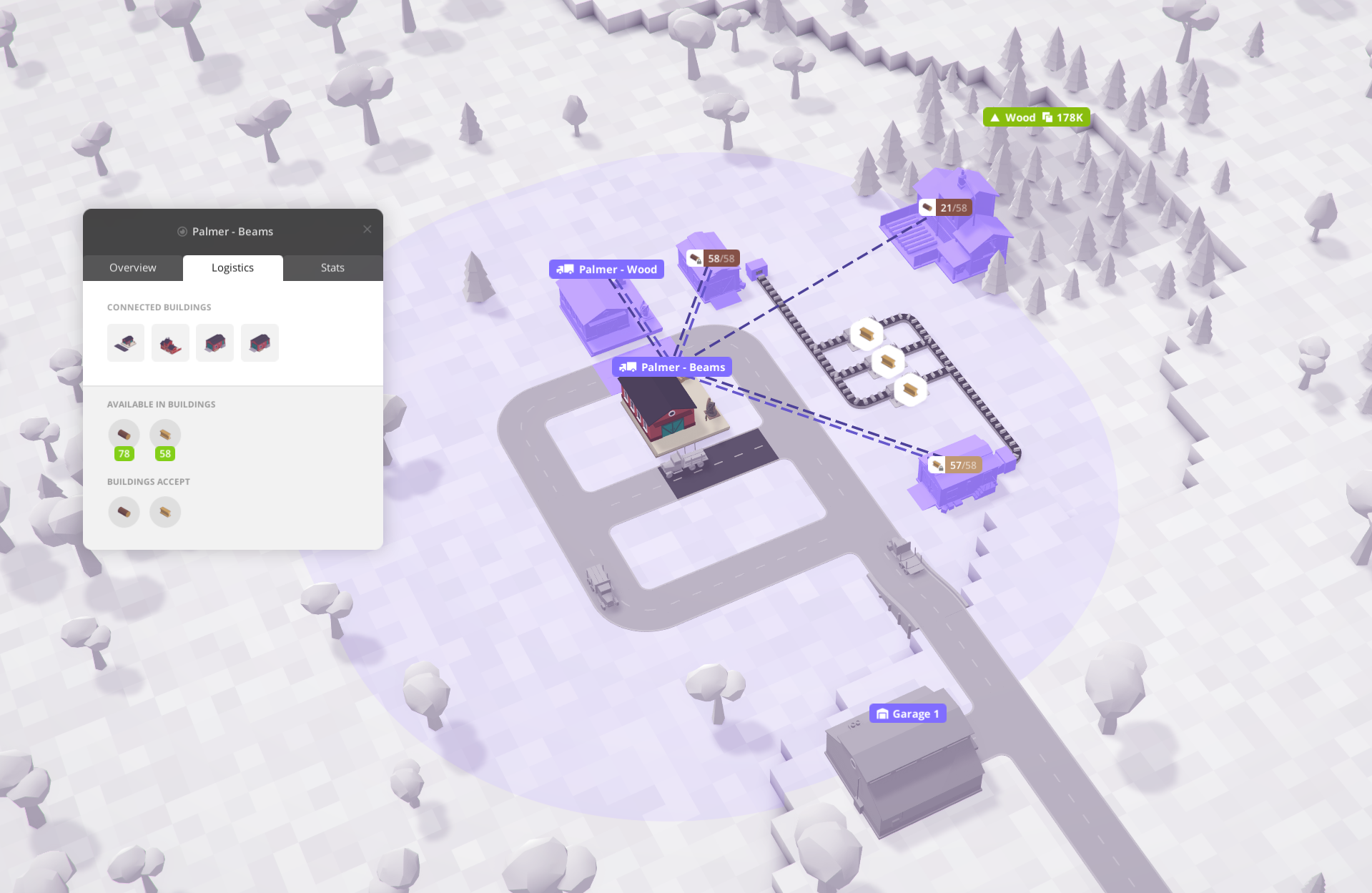1372x893 pixels.
Task: Open the Stats tab
Action: click(332, 267)
